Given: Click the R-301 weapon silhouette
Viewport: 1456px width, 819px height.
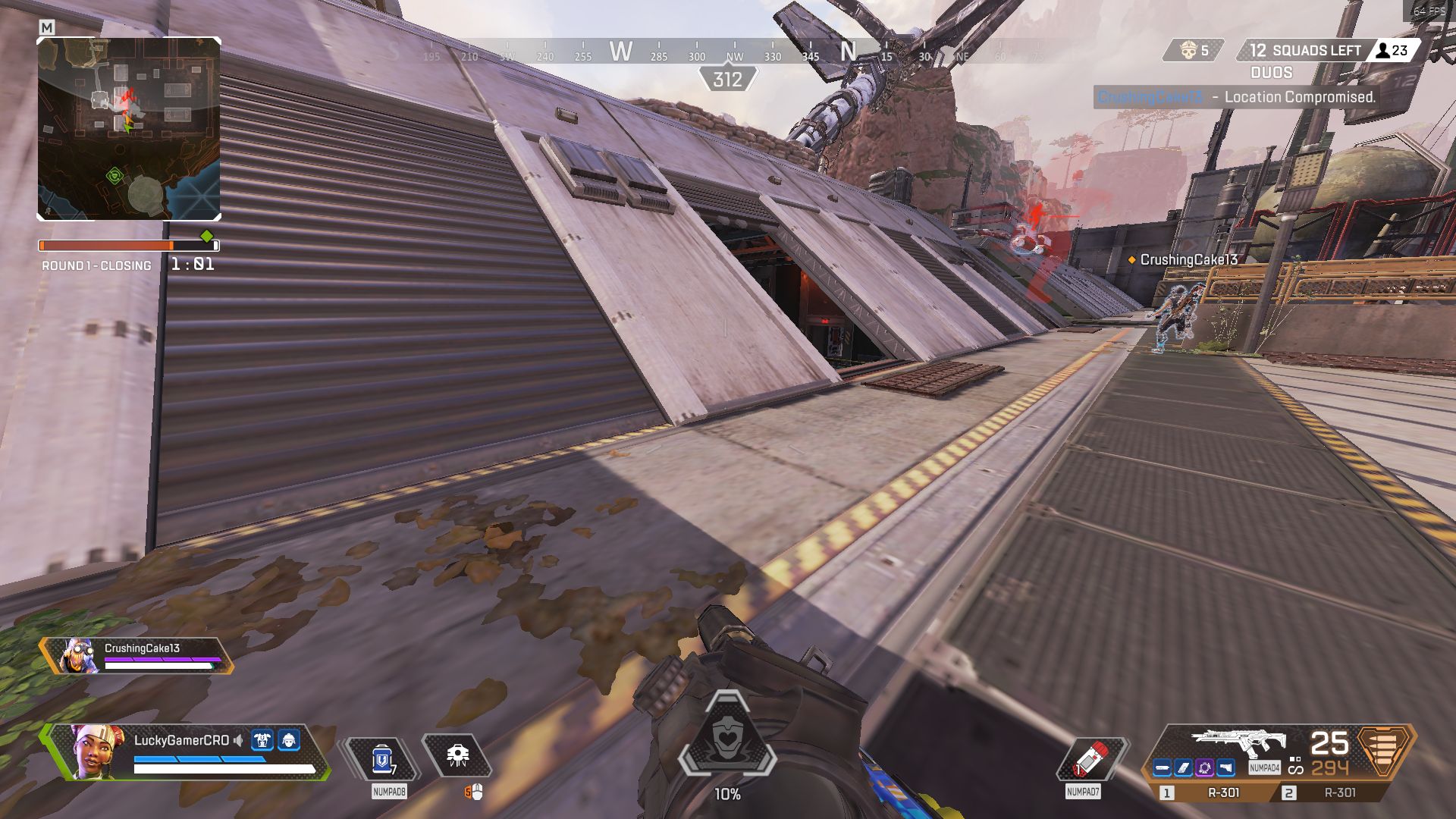Looking at the screenshot, I should point(1238,742).
